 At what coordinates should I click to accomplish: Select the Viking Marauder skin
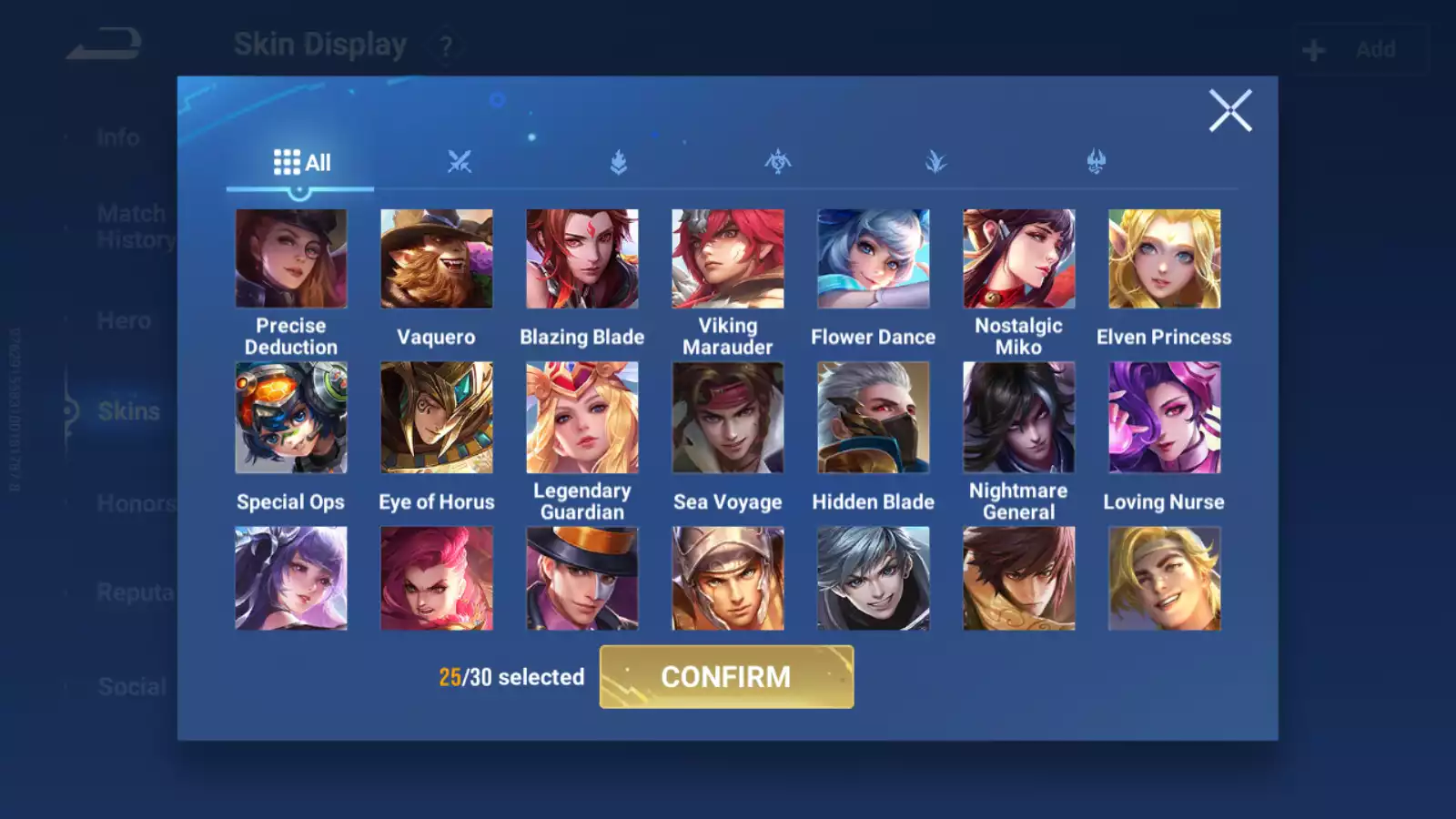click(728, 259)
